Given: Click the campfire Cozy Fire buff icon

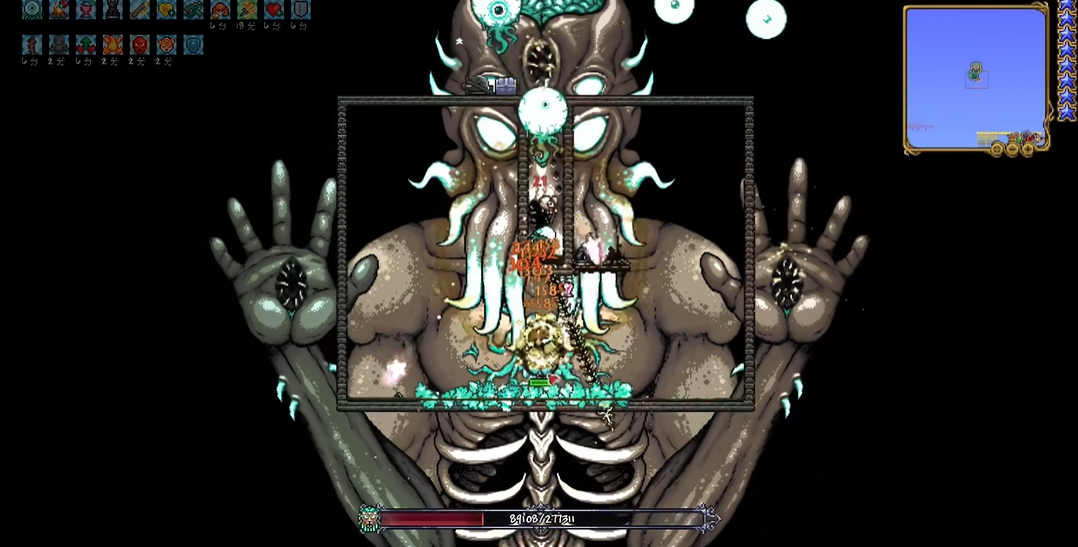Looking at the screenshot, I should tap(59, 9).
